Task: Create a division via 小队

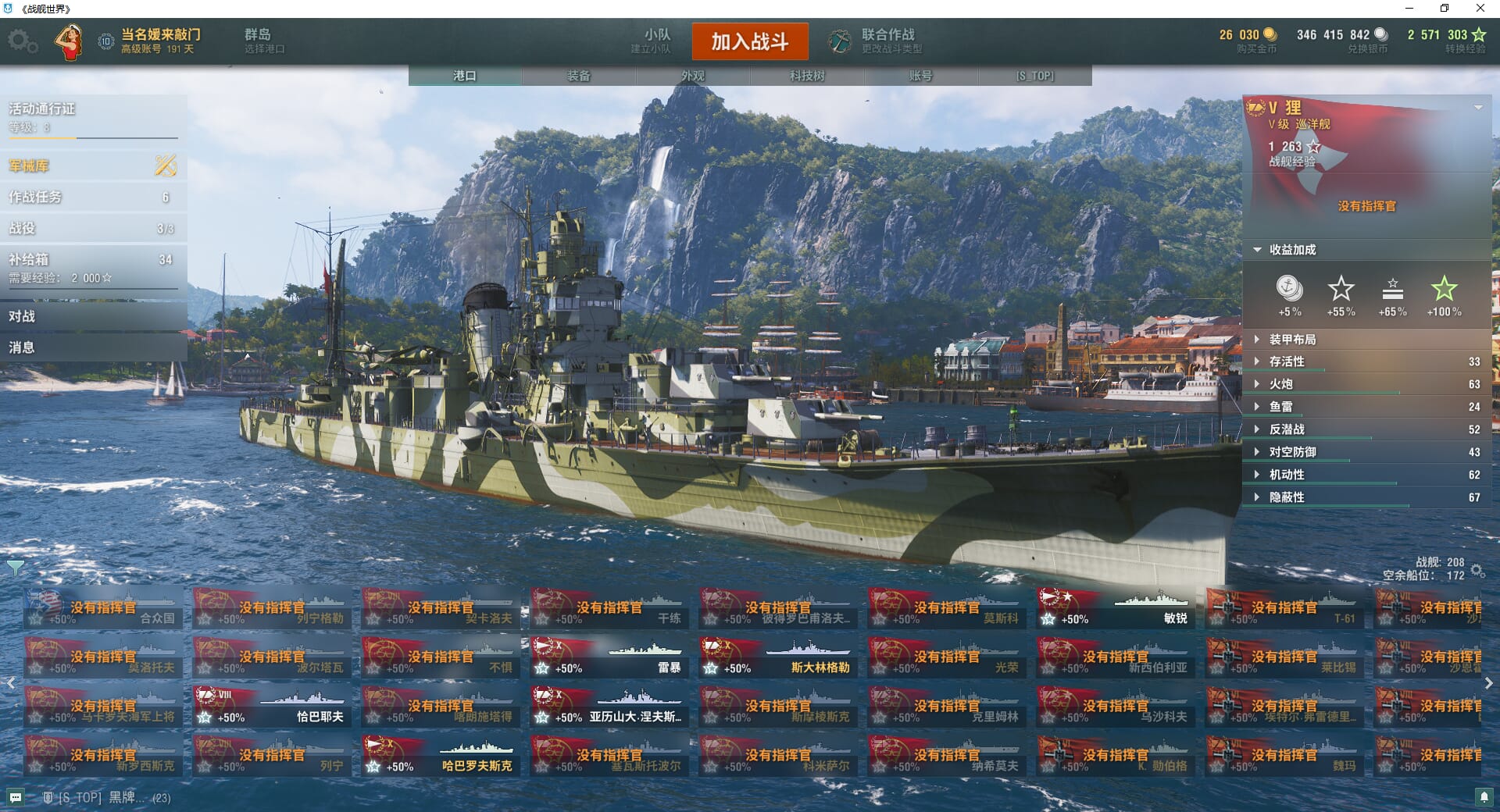Action: (655, 41)
